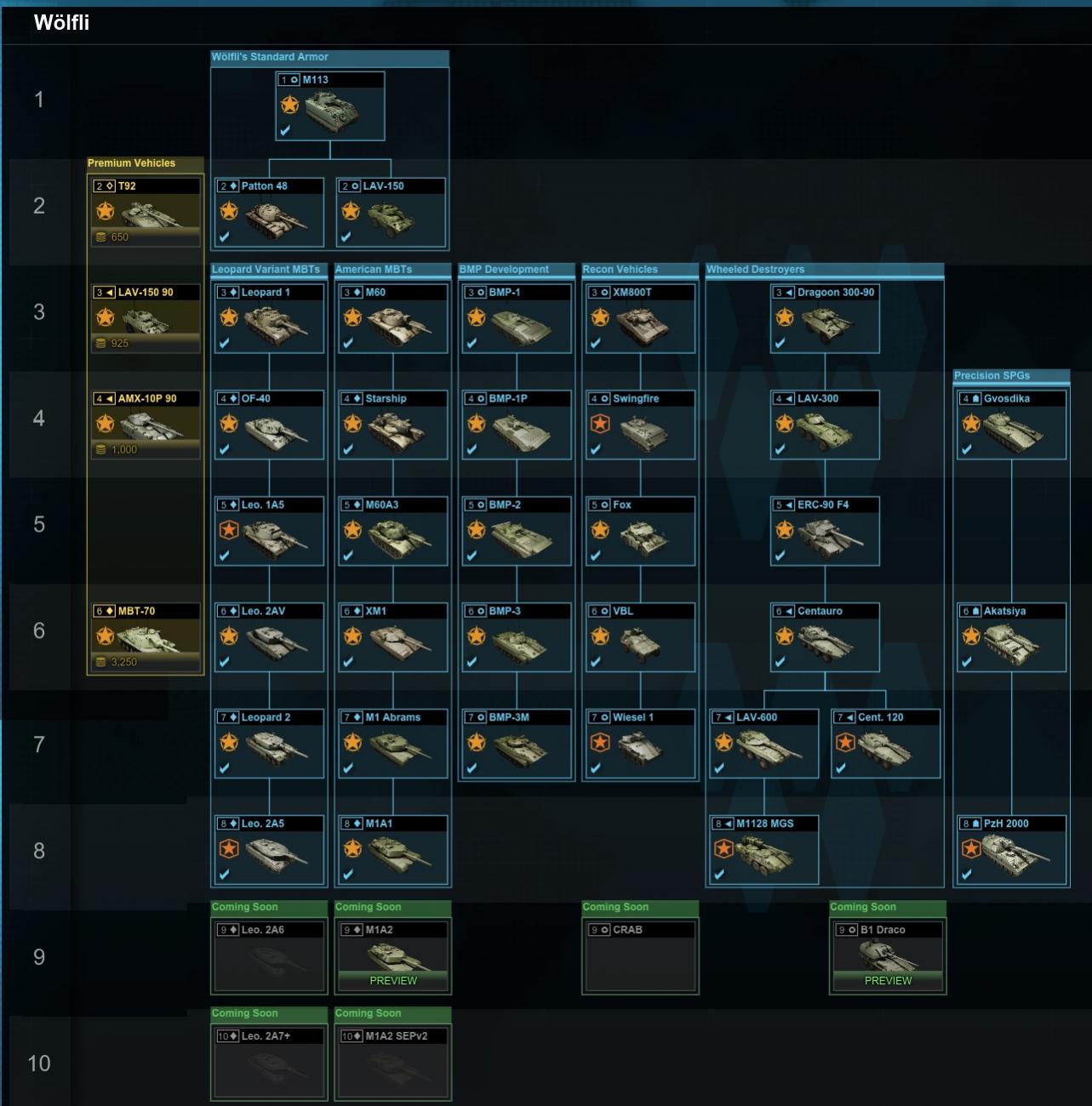The width and height of the screenshot is (1092, 1106).
Task: Preview the B1 Draco vehicle
Action: [x=888, y=980]
